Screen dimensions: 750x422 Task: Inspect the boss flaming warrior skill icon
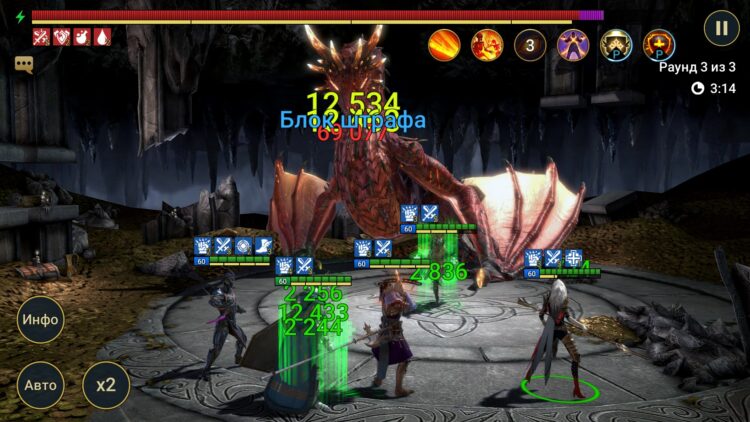(487, 44)
